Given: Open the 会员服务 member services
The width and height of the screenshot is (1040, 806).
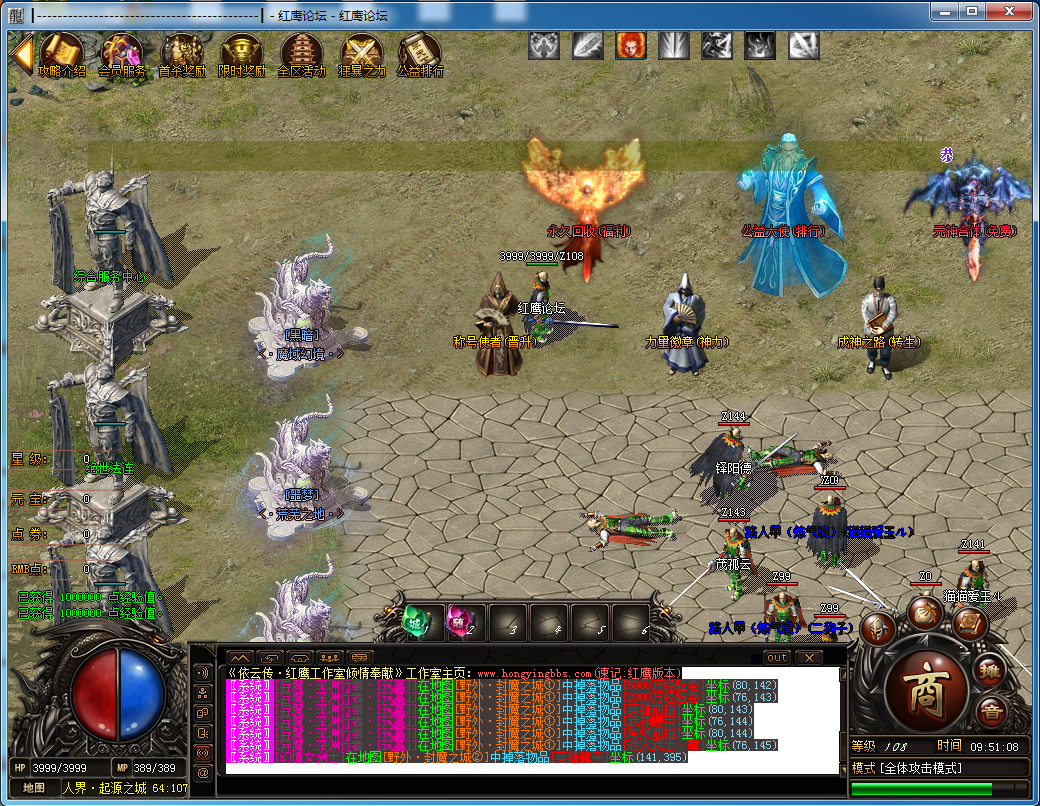Looking at the screenshot, I should point(122,54).
